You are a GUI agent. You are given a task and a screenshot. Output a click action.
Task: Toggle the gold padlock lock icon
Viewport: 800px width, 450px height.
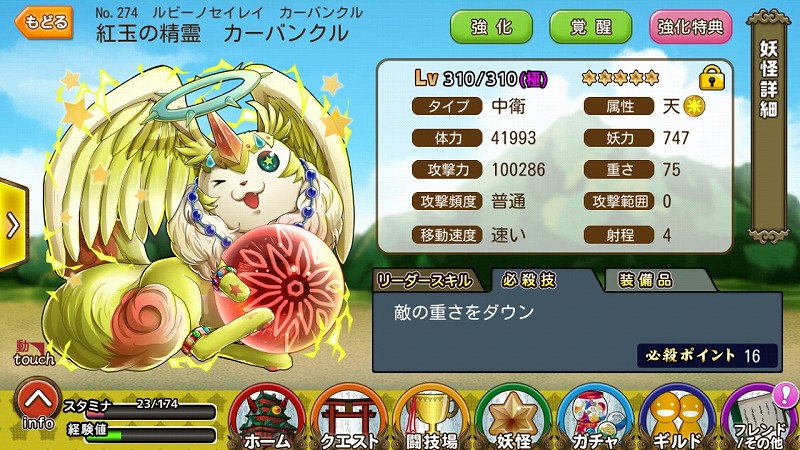[x=711, y=77]
